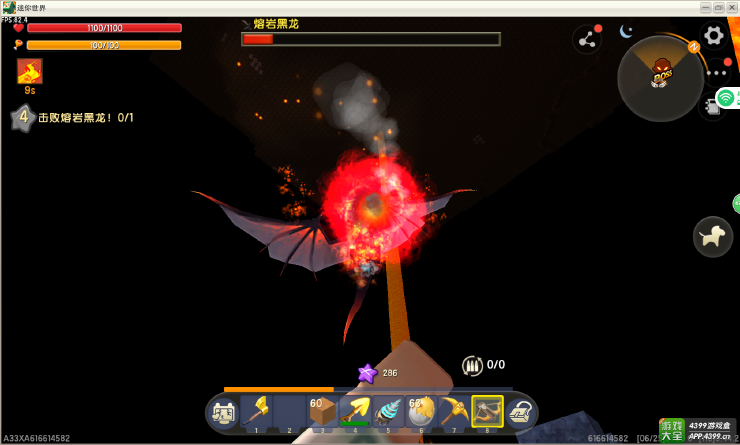Image resolution: width=740 pixels, height=445 pixels.
Task: Select the golden axe hotbar slot
Action: 257,410
